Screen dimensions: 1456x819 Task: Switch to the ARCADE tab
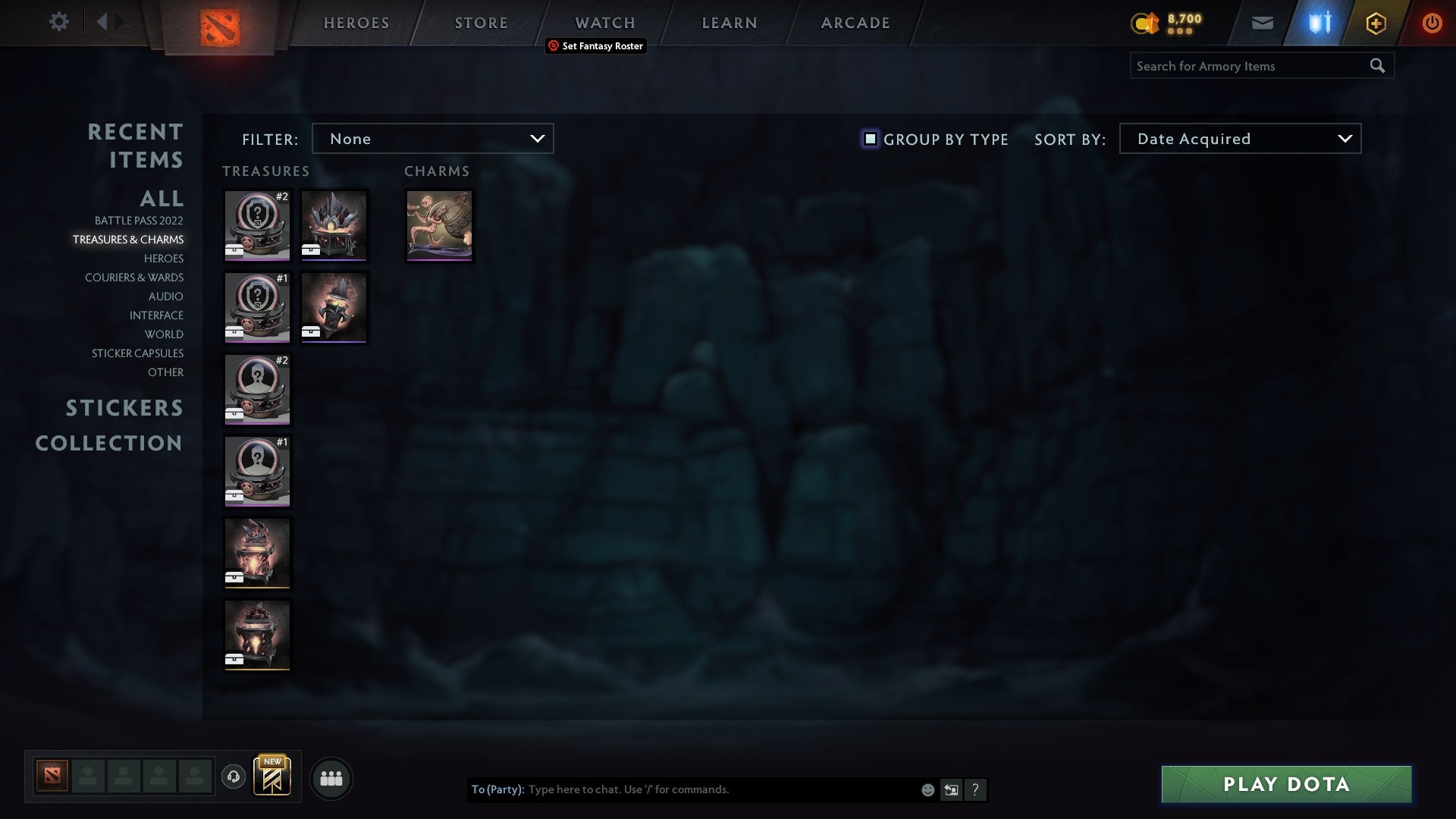854,23
